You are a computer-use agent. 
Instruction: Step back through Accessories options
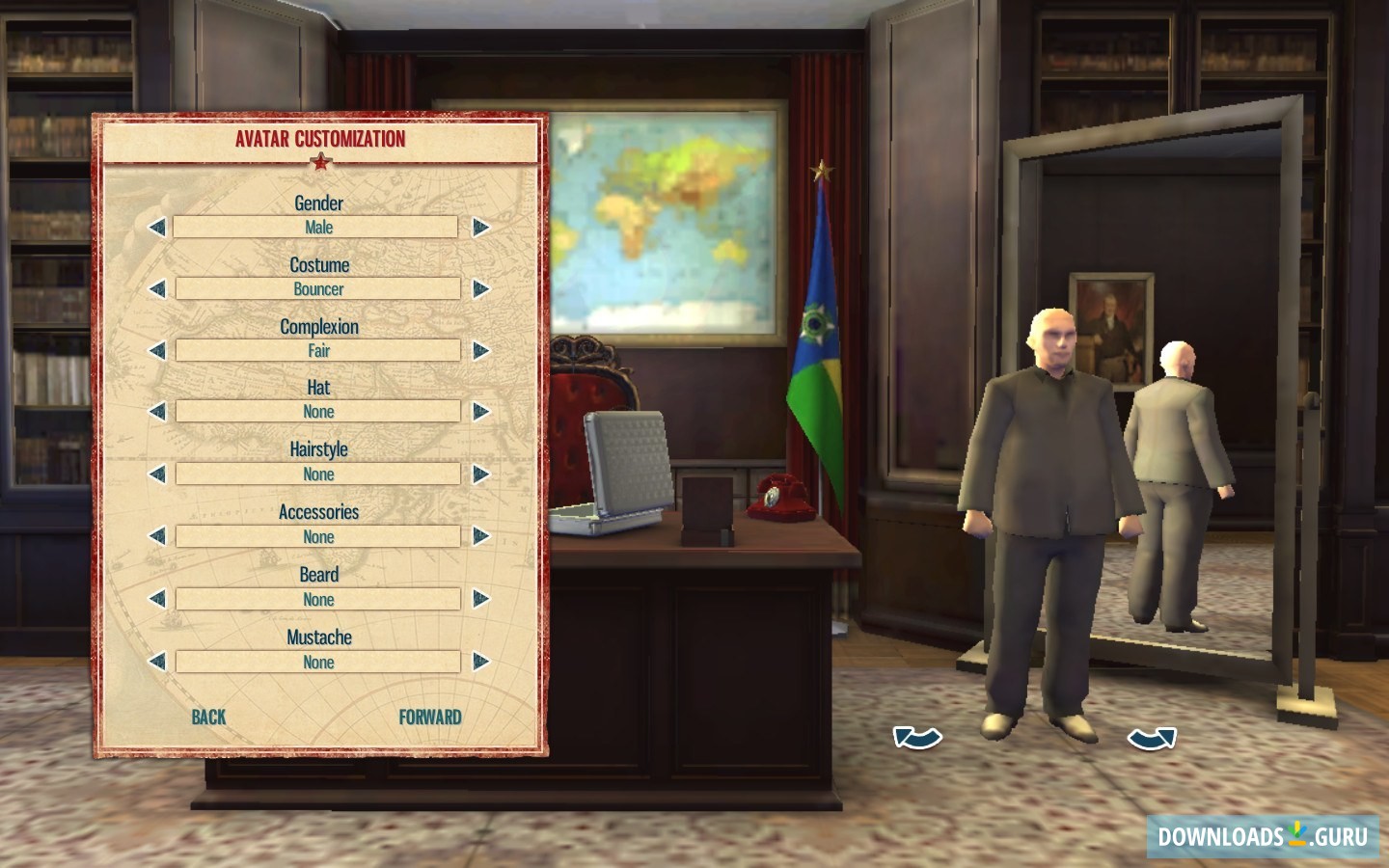157,536
